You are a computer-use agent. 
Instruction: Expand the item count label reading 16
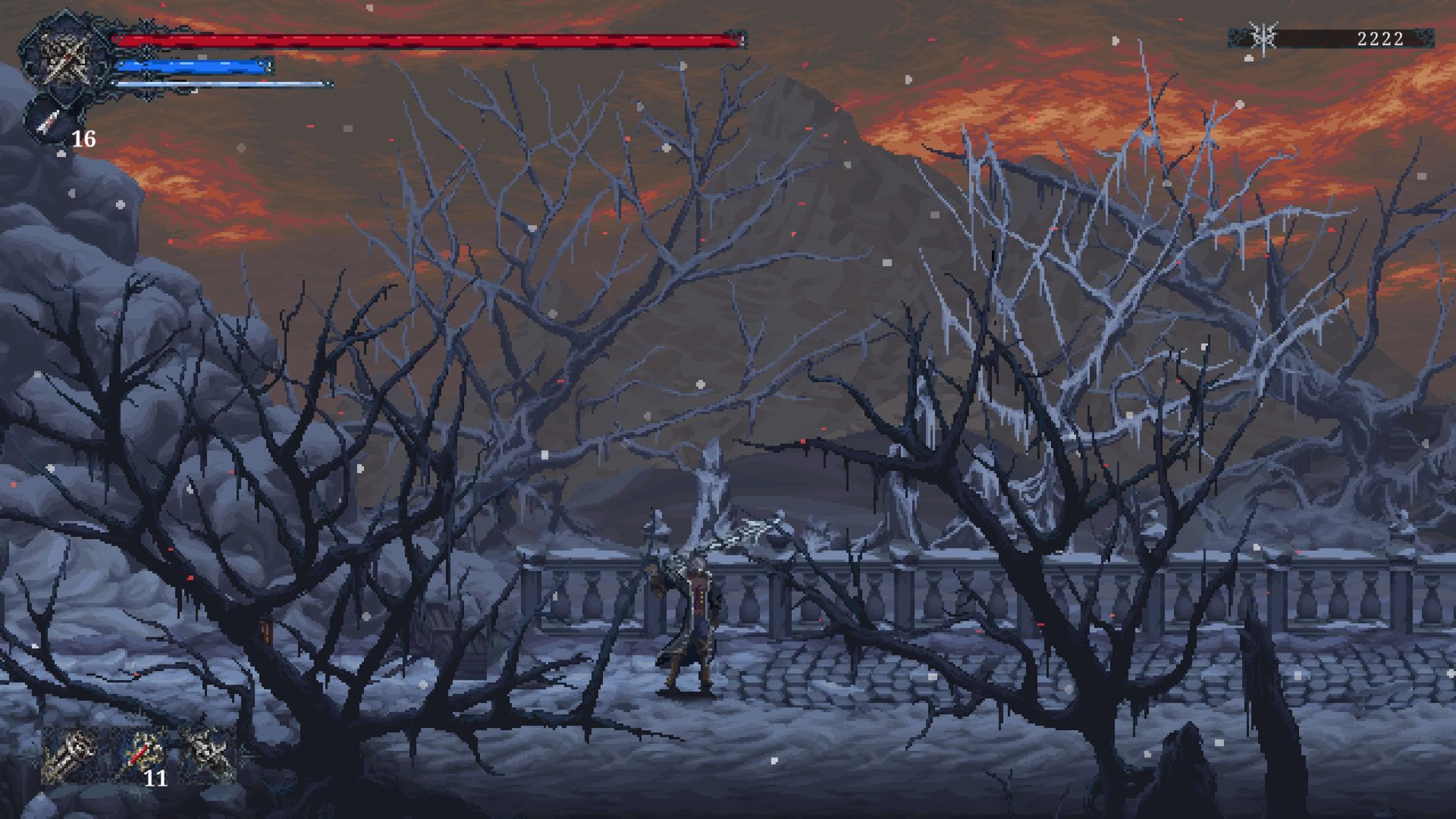83,139
